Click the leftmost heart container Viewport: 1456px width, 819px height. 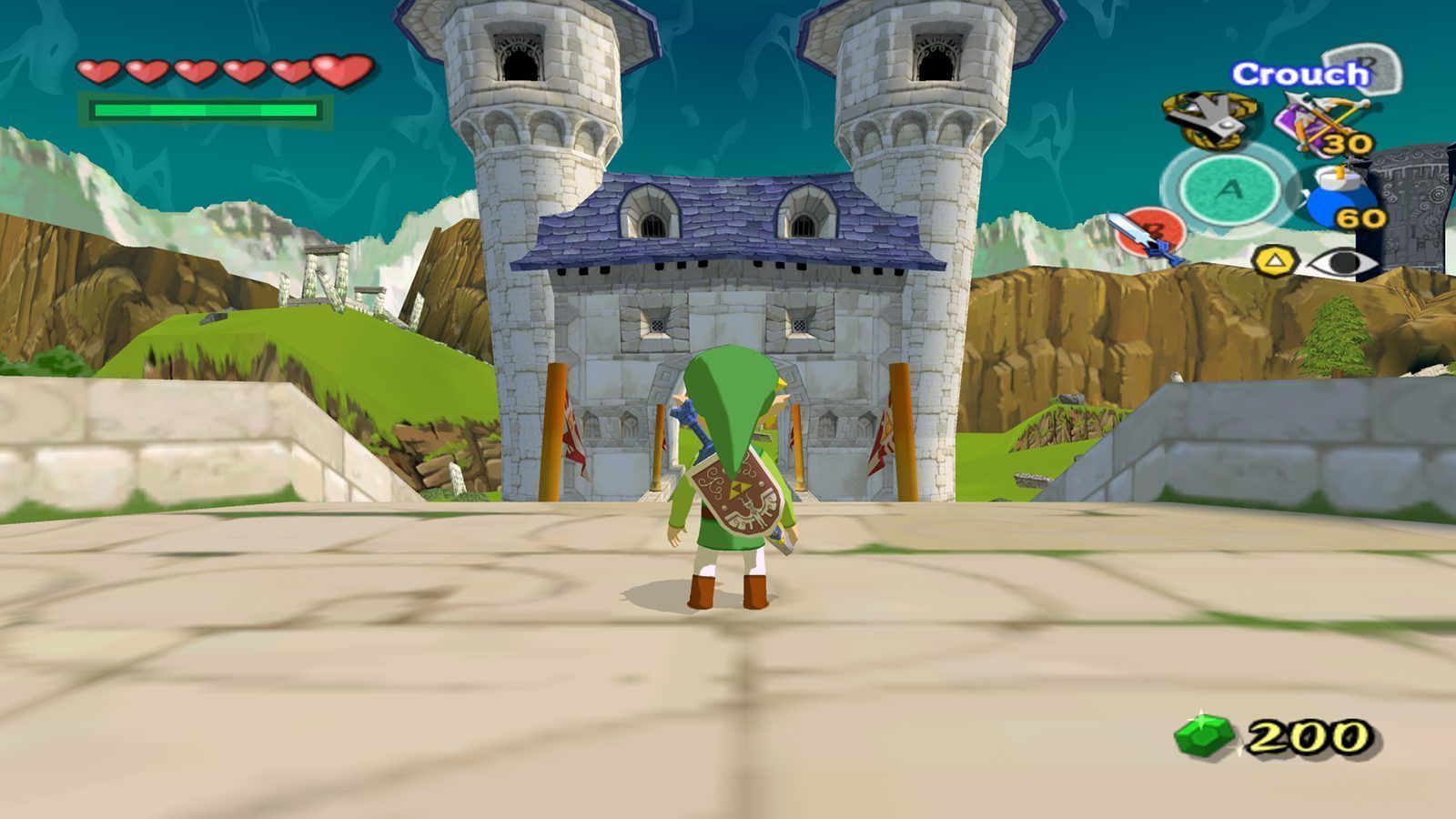pos(96,70)
